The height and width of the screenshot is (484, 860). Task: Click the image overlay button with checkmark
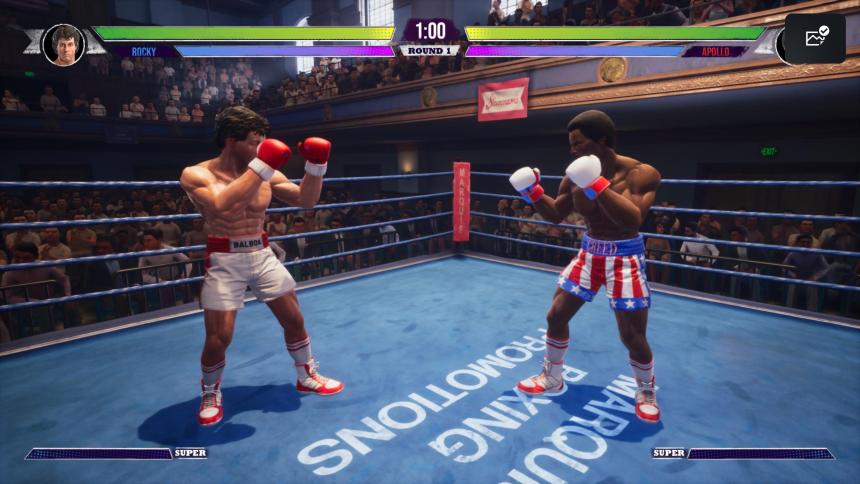[x=816, y=38]
